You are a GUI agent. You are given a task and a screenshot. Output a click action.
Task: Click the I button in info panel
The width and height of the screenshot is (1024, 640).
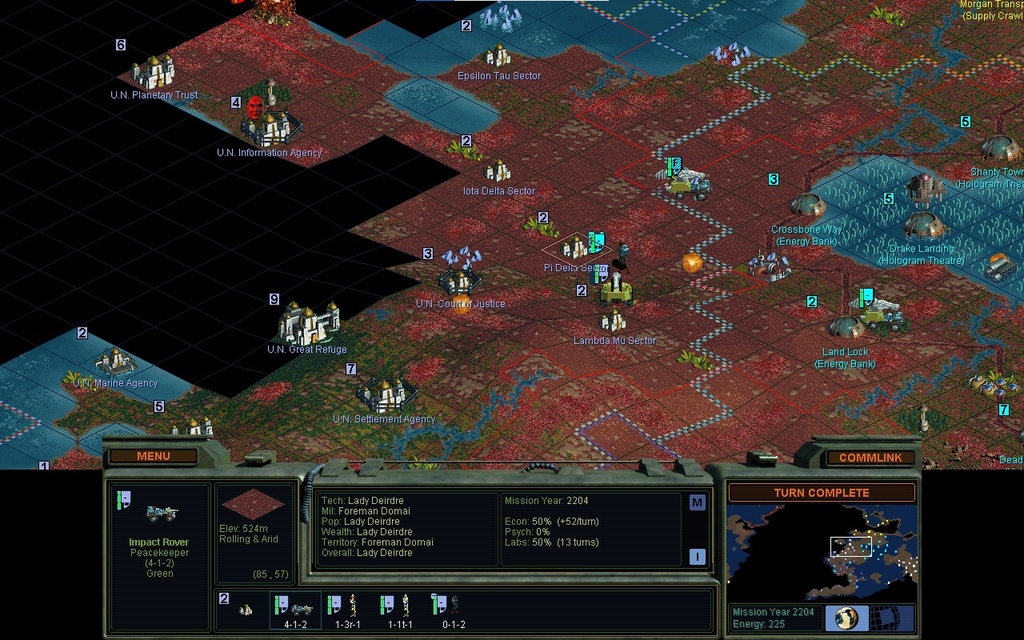pyautogui.click(x=697, y=557)
